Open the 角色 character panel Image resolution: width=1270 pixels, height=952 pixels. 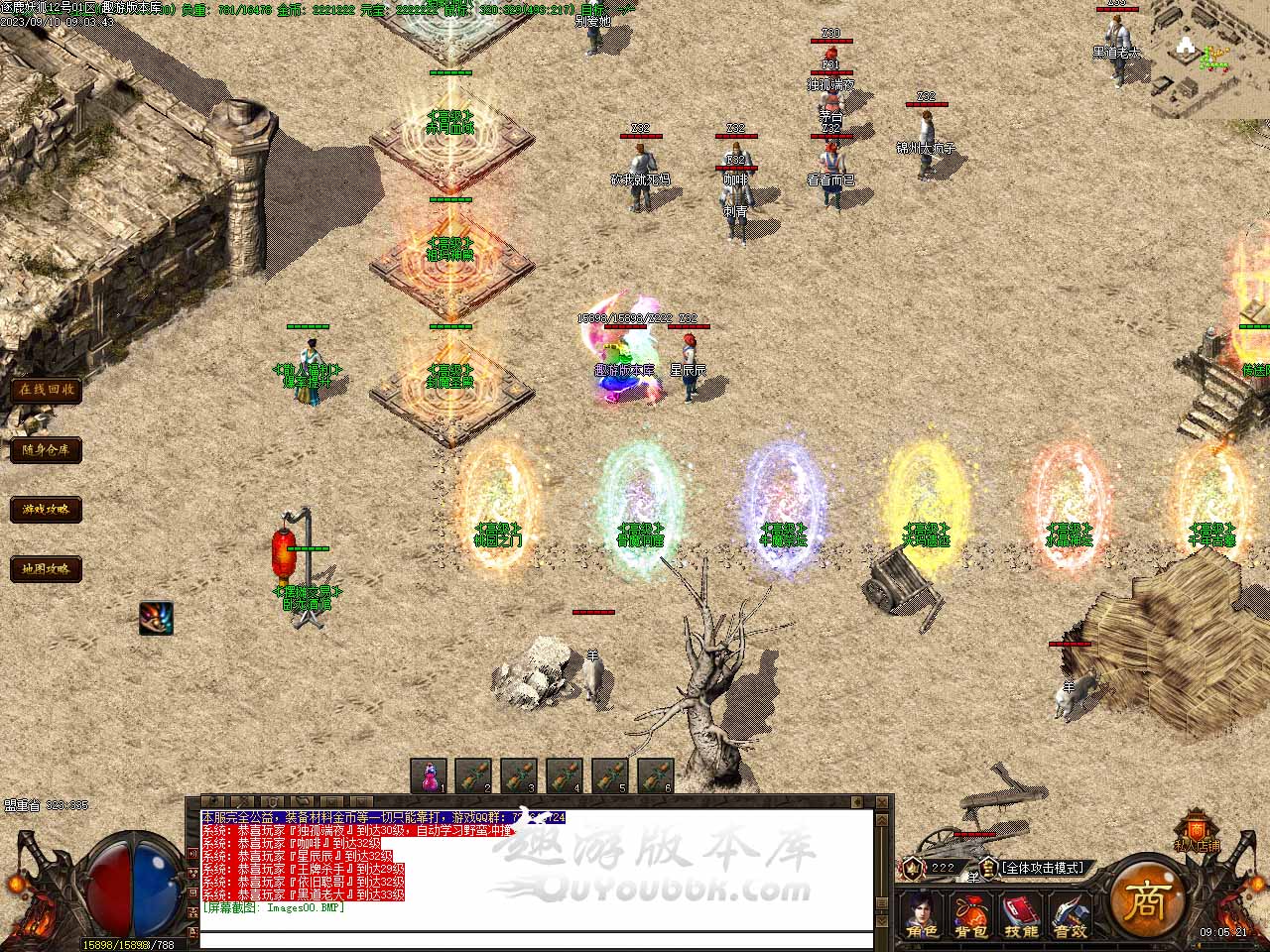pyautogui.click(x=923, y=914)
